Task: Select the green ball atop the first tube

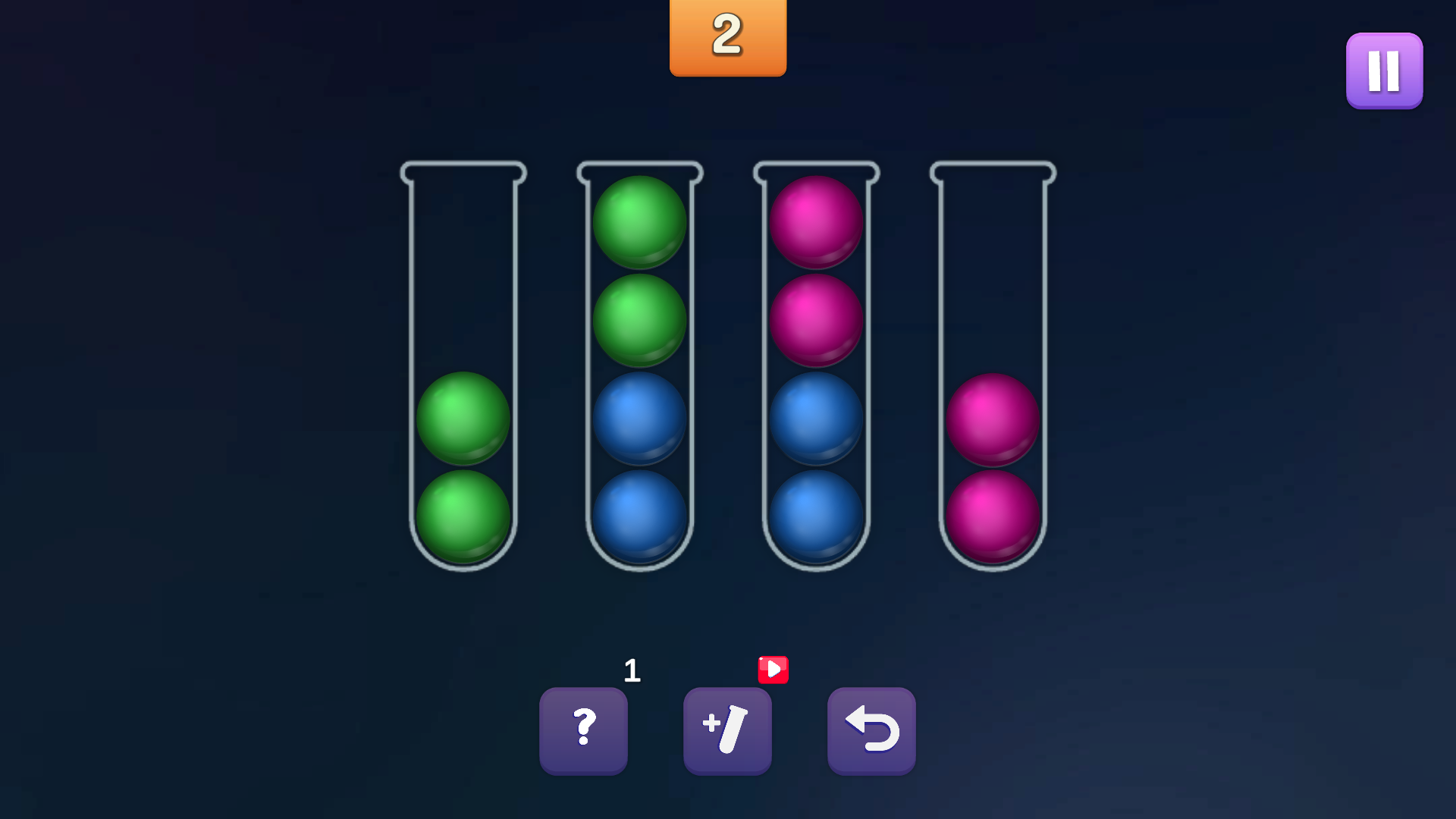Action: (x=463, y=419)
